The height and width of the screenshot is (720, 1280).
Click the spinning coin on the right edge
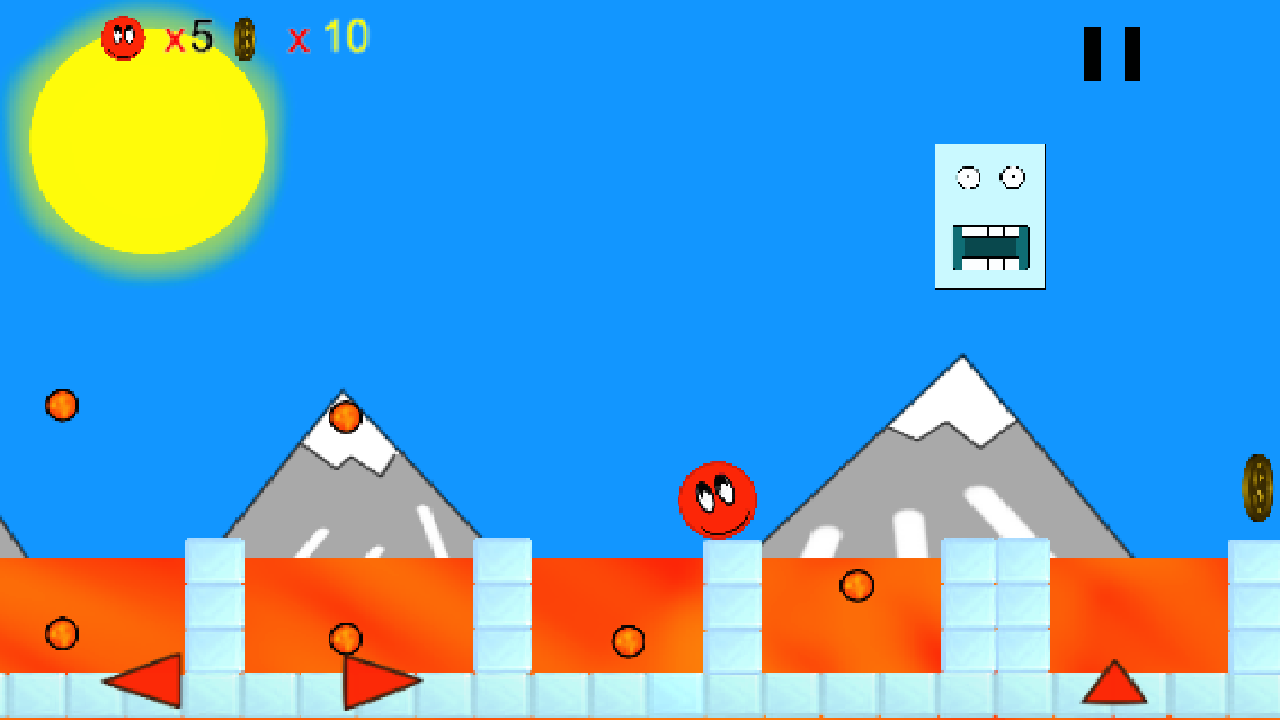click(x=1258, y=489)
